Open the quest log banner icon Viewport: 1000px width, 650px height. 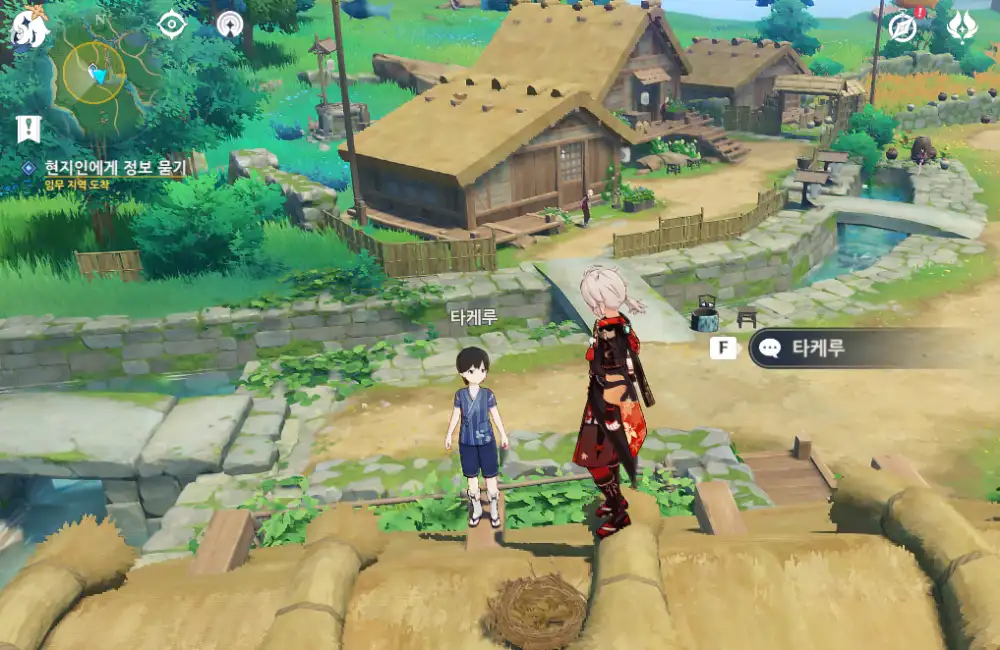point(28,128)
